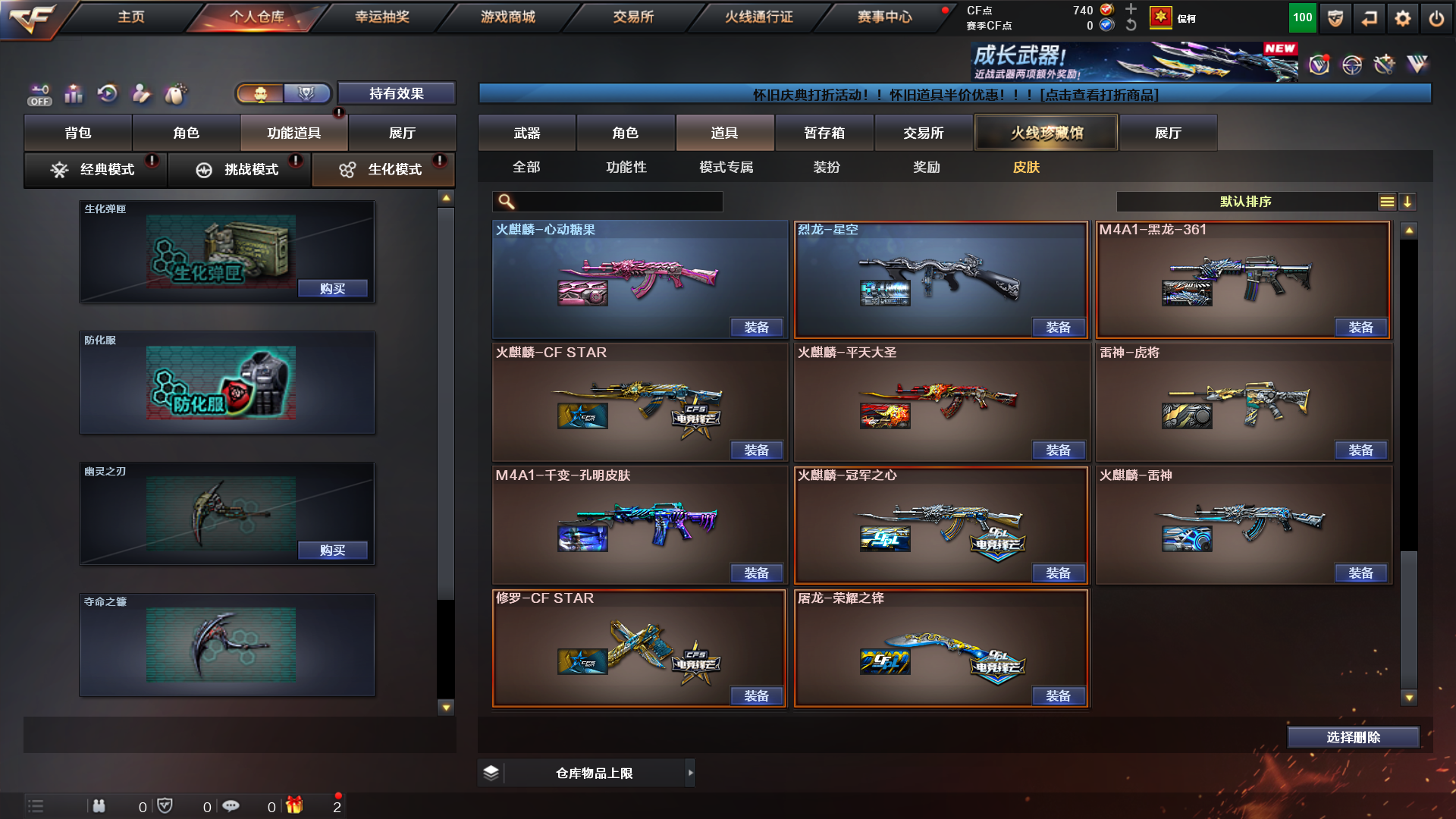1456x819 pixels.
Task: Switch to 经典模式 loadout tab
Action: 96,170
